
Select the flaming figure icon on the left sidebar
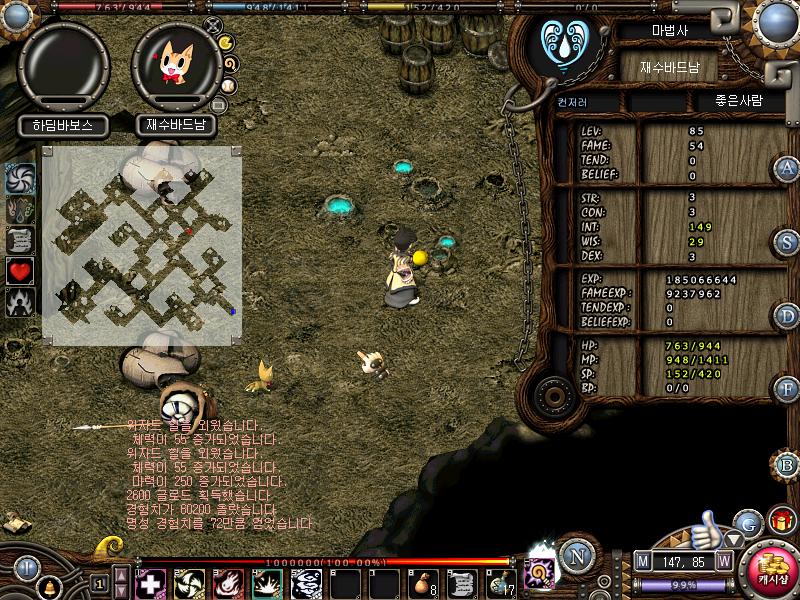[x=20, y=301]
